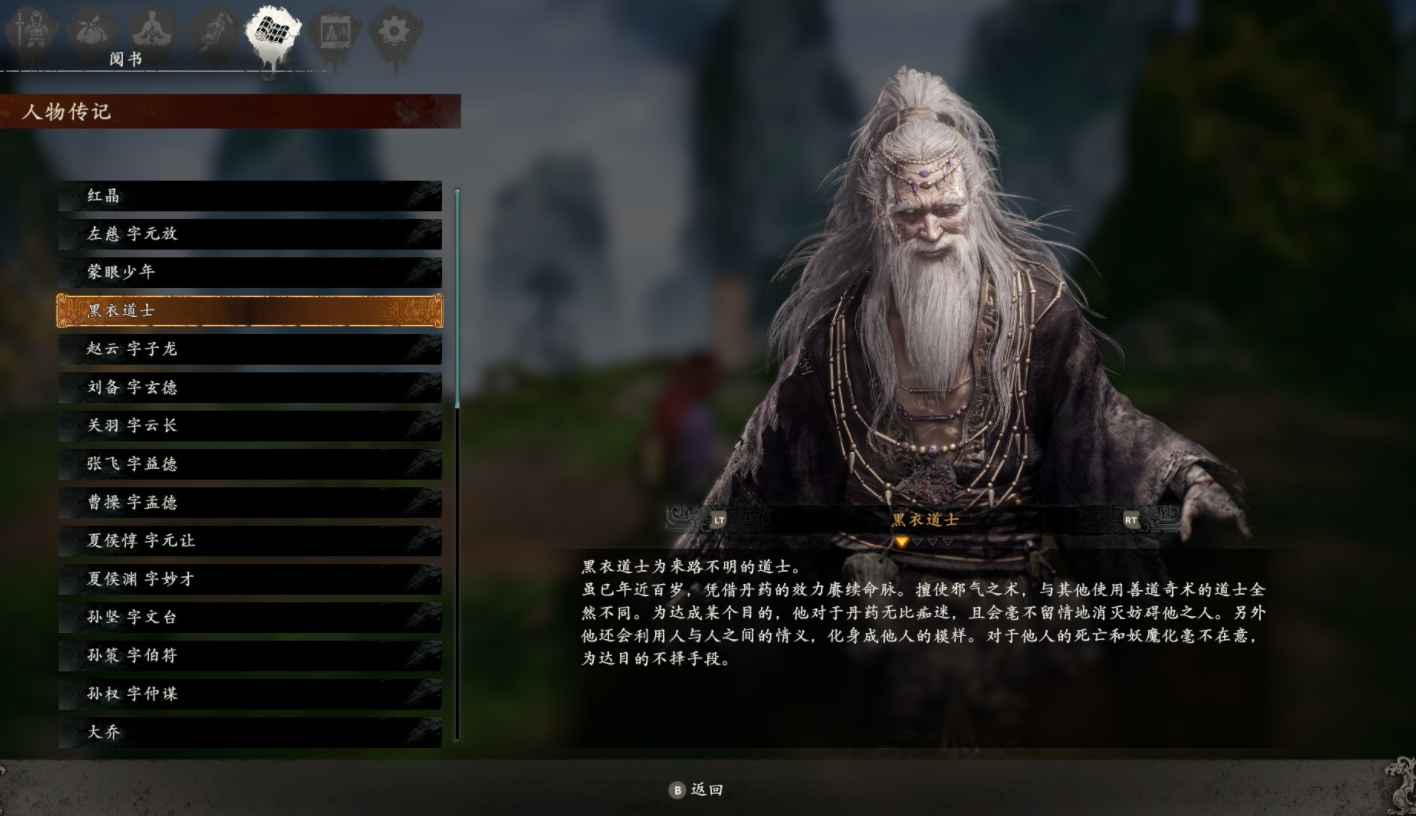Select 孙策 字伯符 in the list
Image resolution: width=1416 pixels, height=816 pixels.
pos(250,656)
